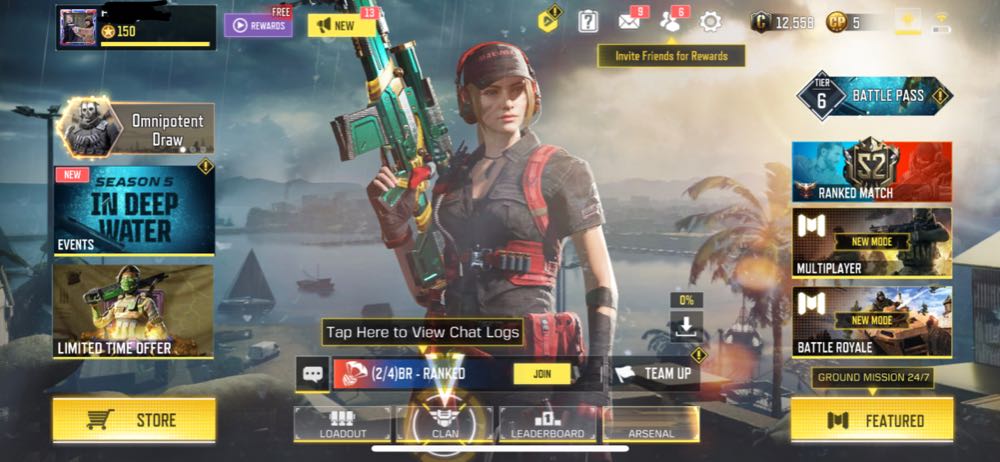Open the mail envelope inbox
This screenshot has height=462, width=1000.
point(630,21)
